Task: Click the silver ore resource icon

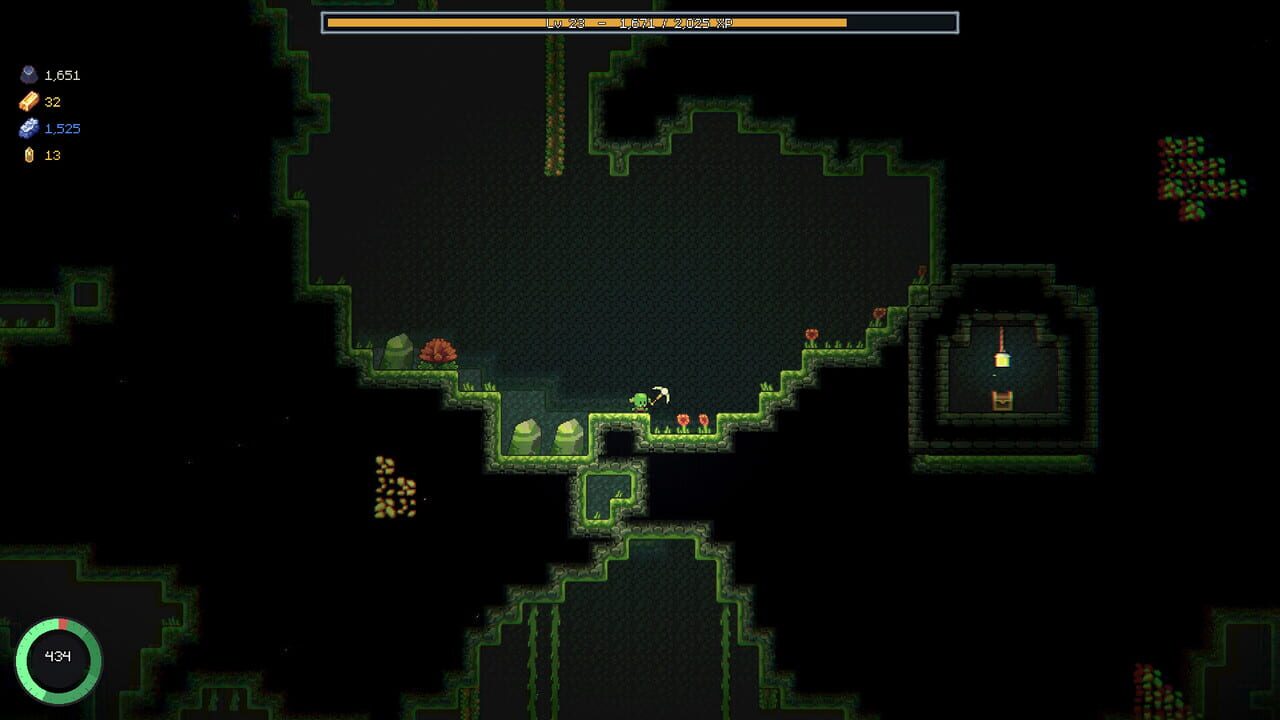Action: pos(29,128)
